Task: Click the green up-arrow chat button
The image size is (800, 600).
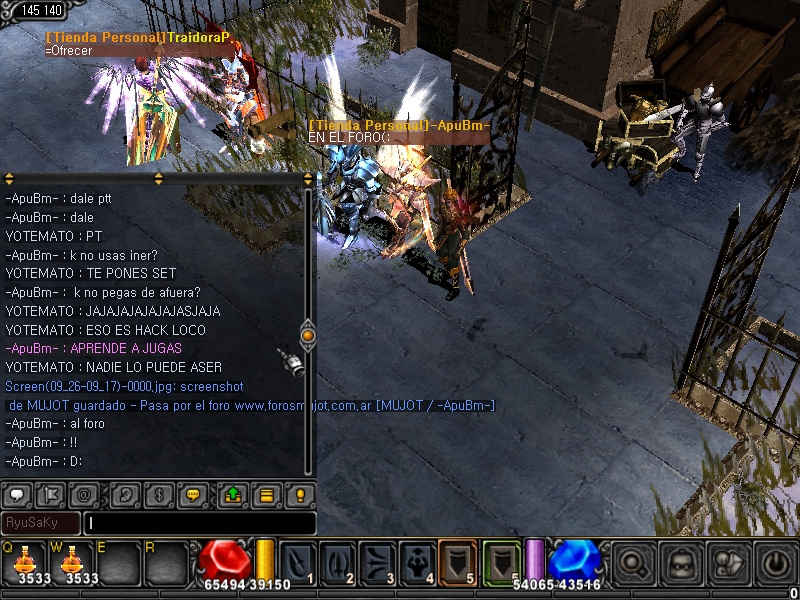Action: [232, 494]
